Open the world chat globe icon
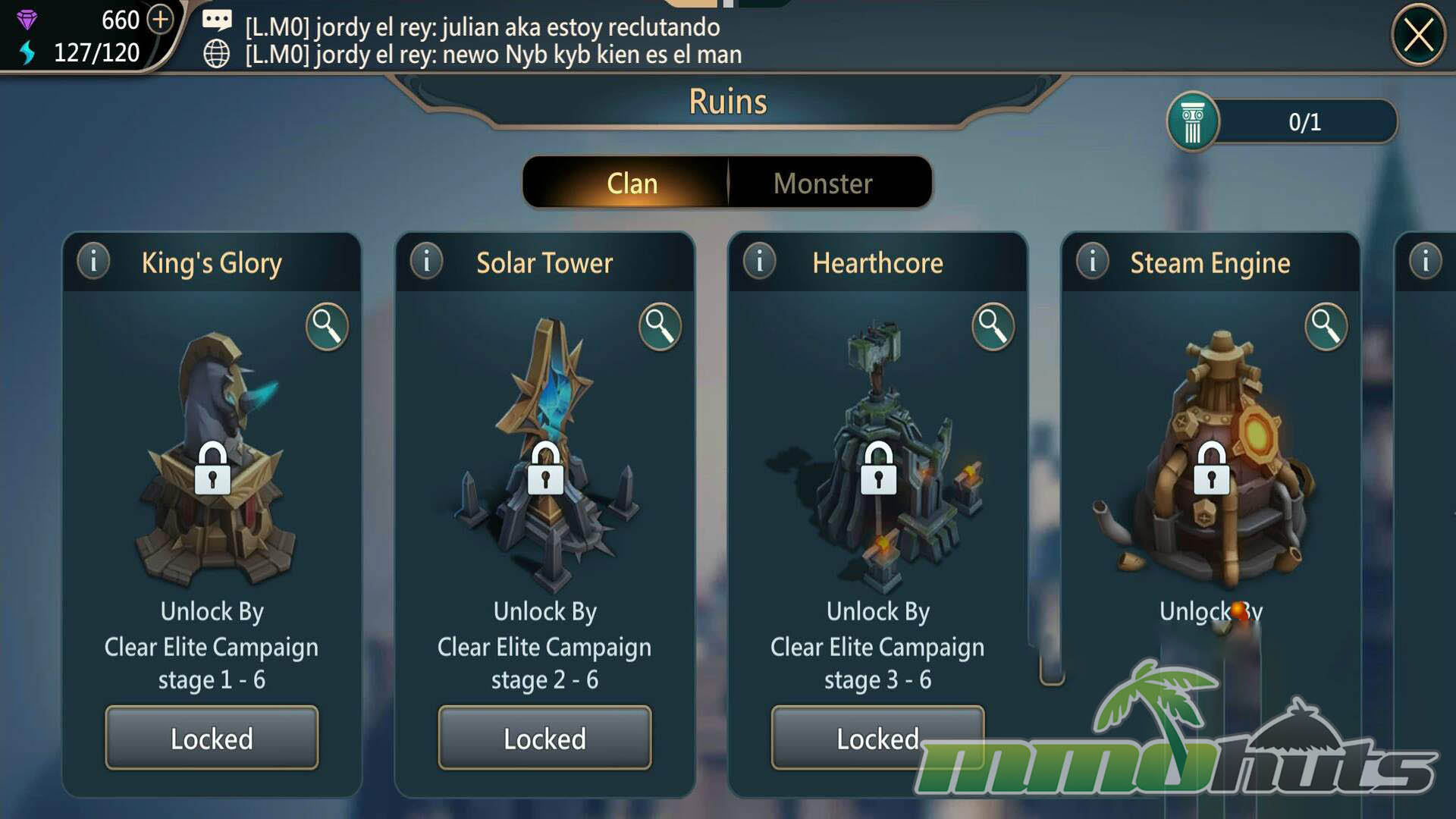The image size is (1456, 819). (217, 54)
